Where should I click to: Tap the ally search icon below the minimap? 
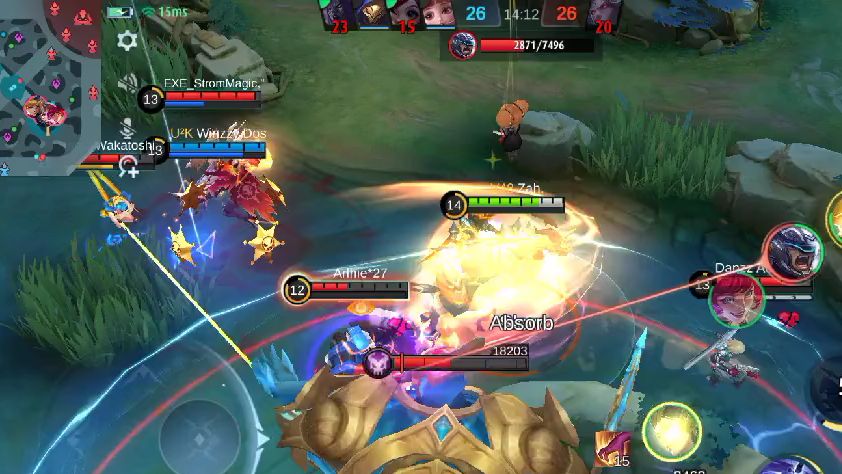(x=129, y=168)
